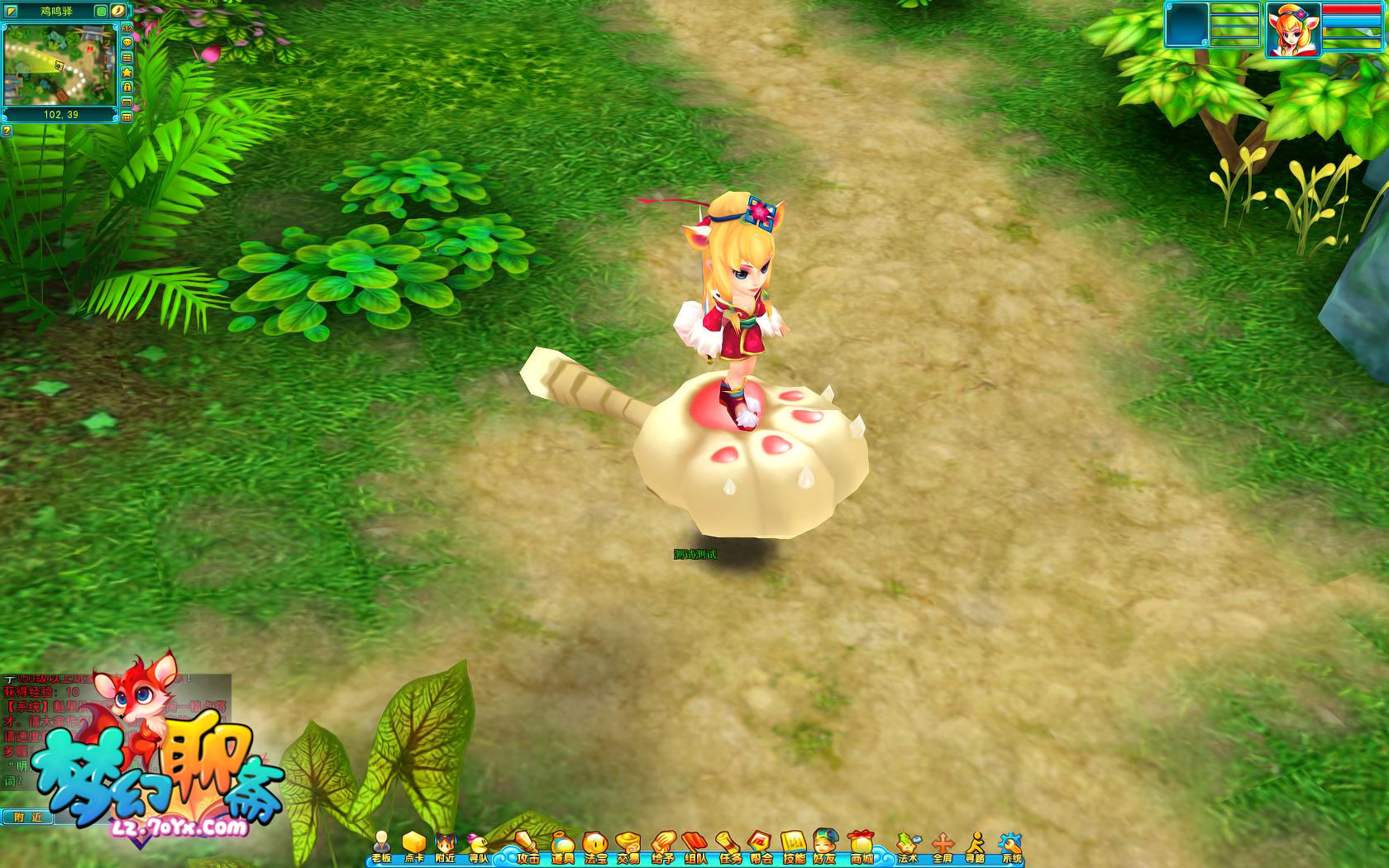Click the 寻路 (pathfinding) runner icon
The height and width of the screenshot is (868, 1389).
click(976, 847)
